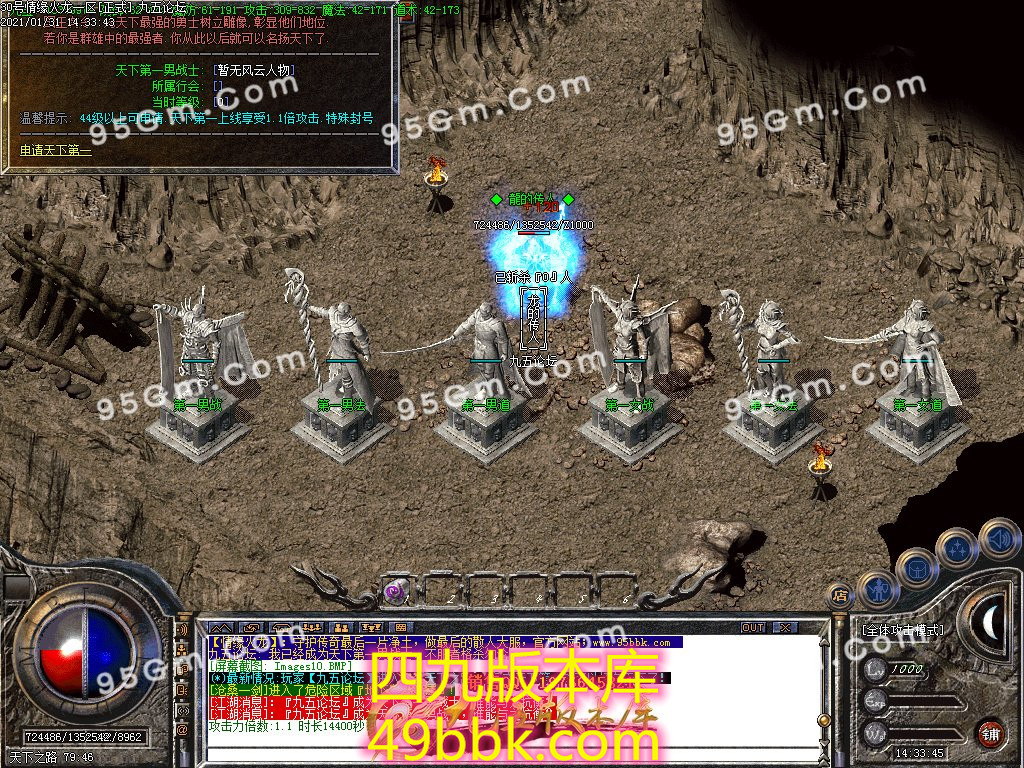The image size is (1024, 768).
Task: Open the shop with the 店 button
Action: pyautogui.click(x=840, y=595)
